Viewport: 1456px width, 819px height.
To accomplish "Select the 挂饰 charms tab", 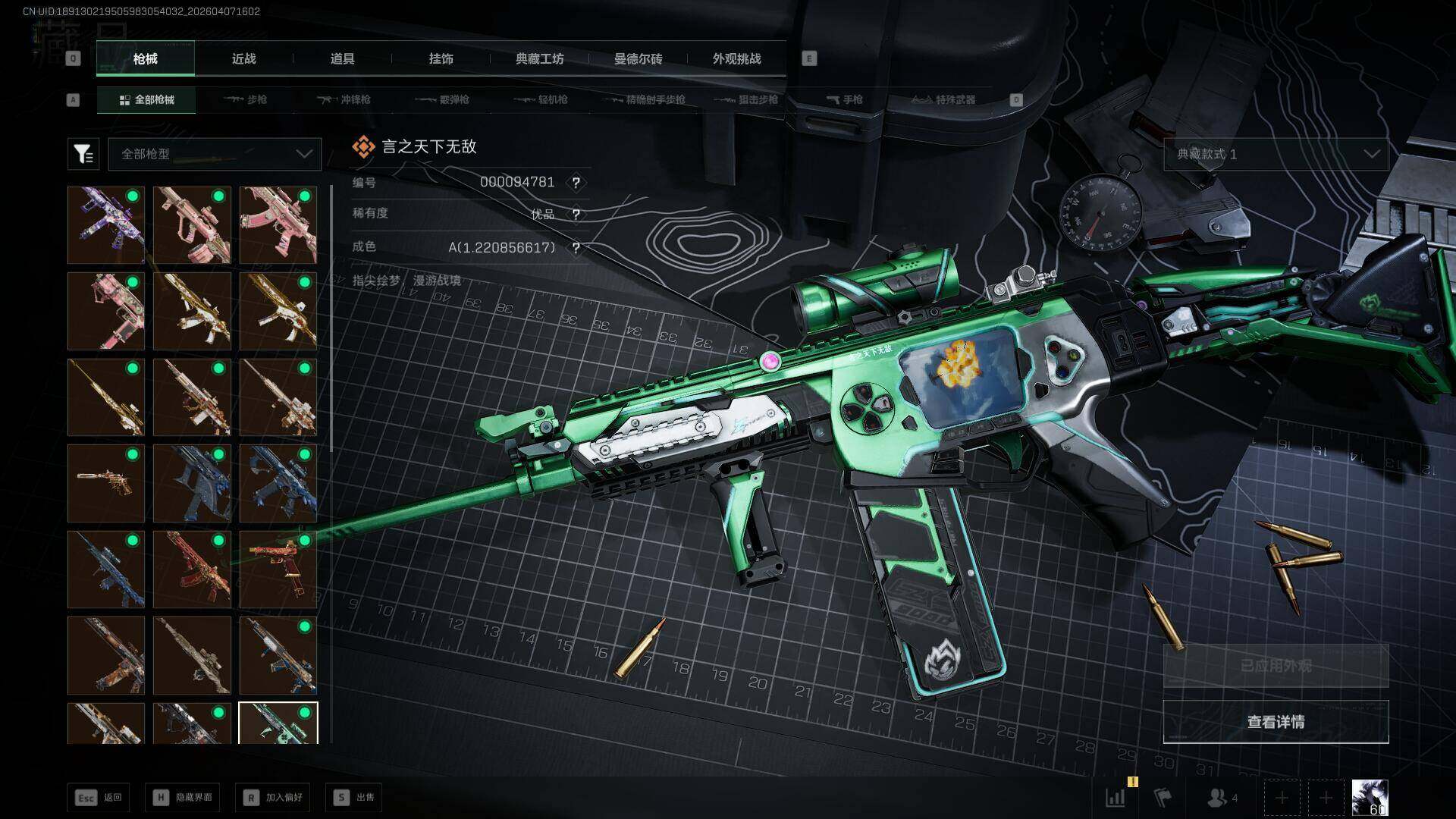I will (x=441, y=59).
